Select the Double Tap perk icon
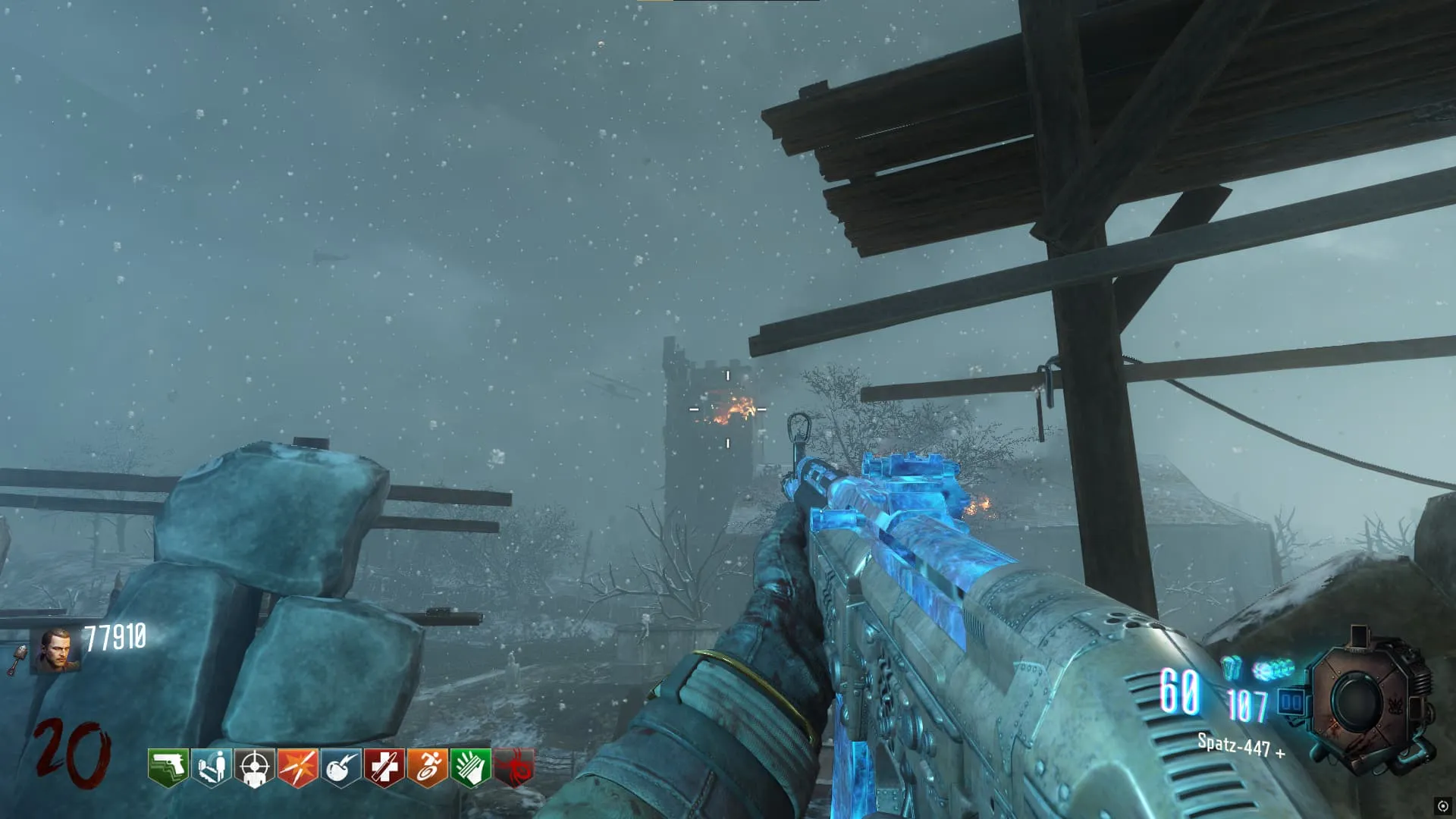The height and width of the screenshot is (819, 1456). (297, 767)
